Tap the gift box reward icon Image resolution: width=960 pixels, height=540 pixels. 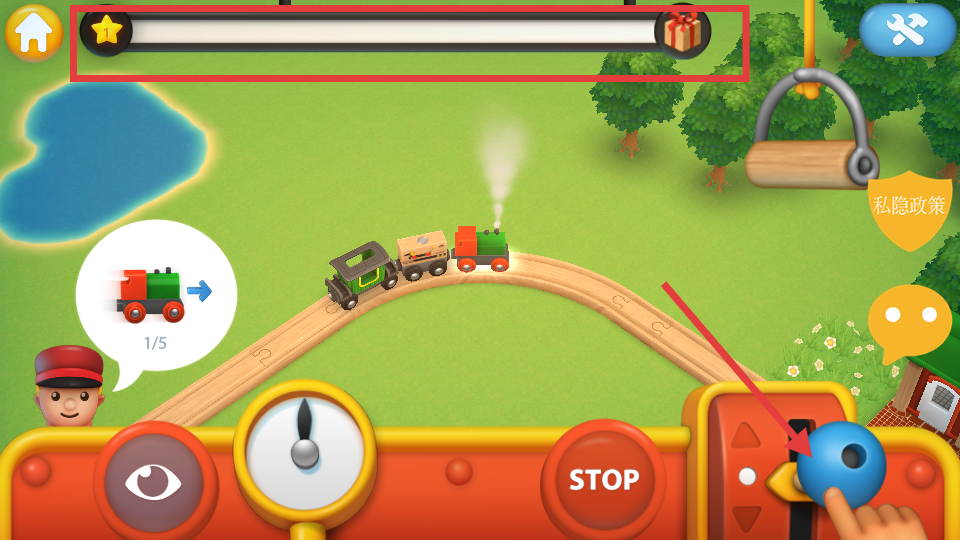tap(683, 31)
